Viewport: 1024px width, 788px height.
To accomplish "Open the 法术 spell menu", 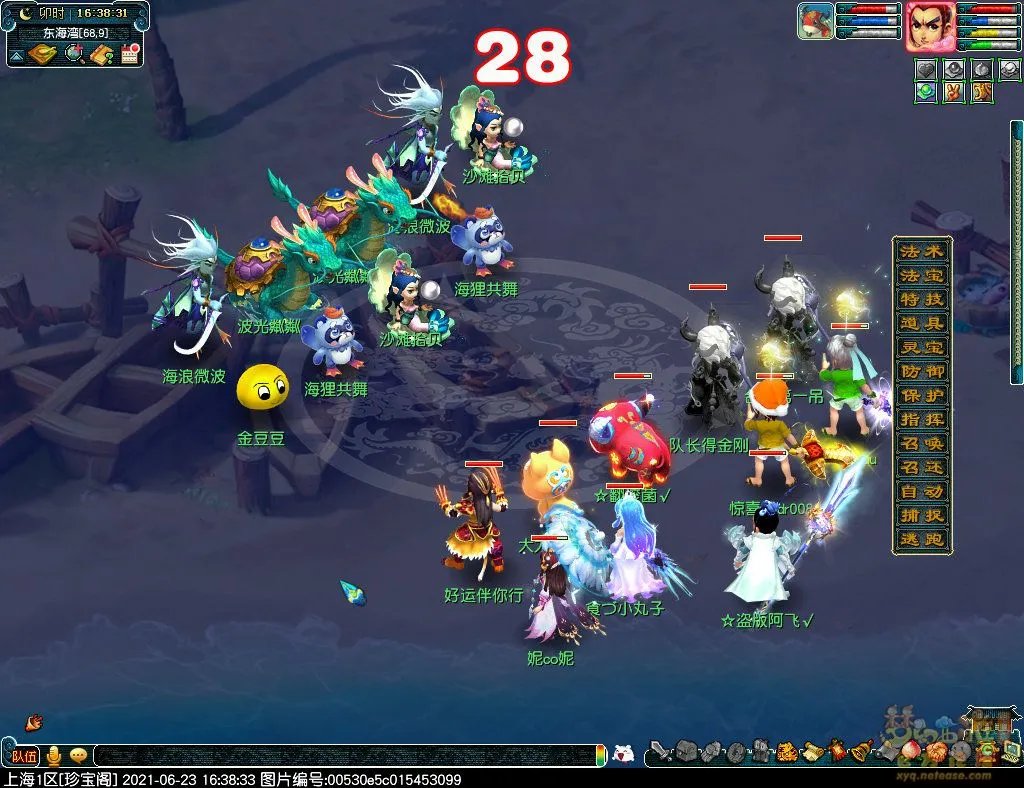I will point(921,251).
